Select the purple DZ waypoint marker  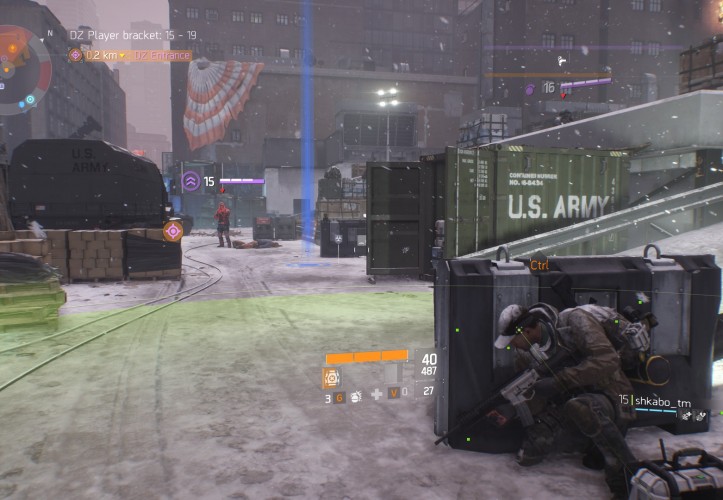[172, 231]
